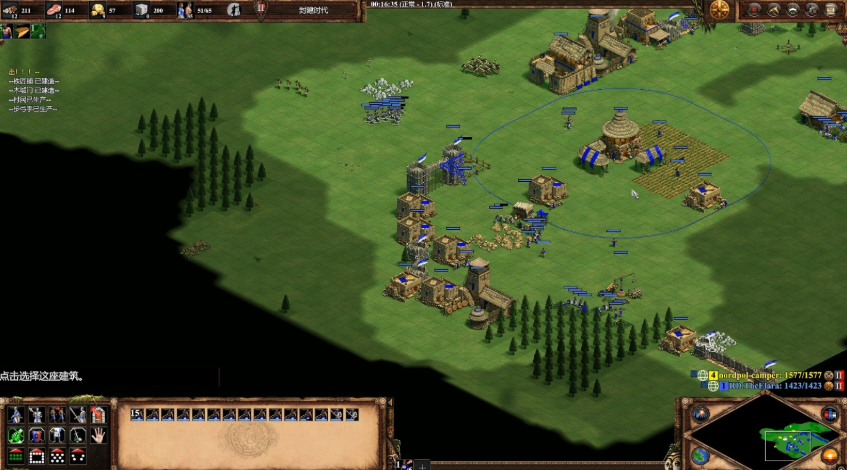Image resolution: width=847 pixels, height=470 pixels.
Task: Toggle the red-and-blue minimap combat mode
Action: 832,412
